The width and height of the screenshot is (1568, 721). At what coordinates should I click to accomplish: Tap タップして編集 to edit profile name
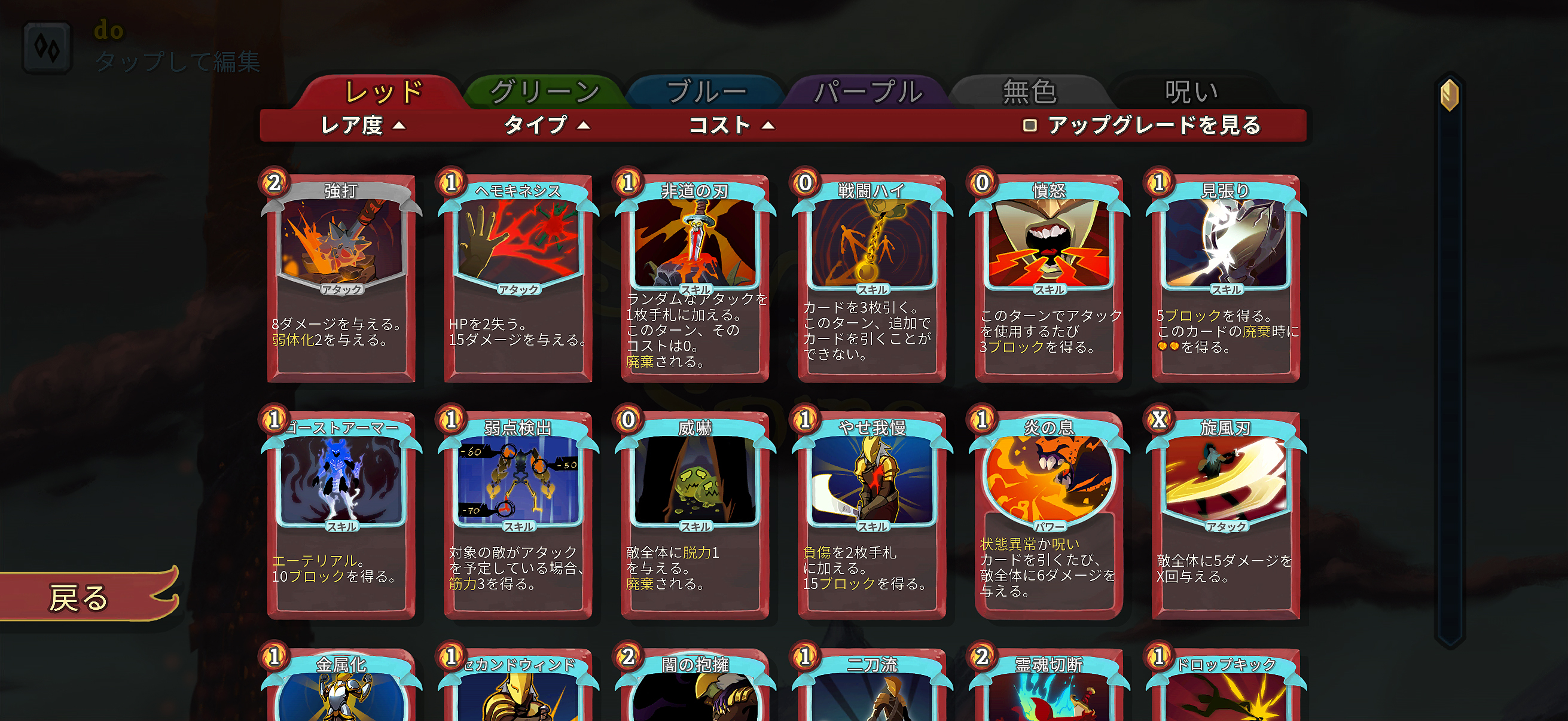pyautogui.click(x=177, y=60)
